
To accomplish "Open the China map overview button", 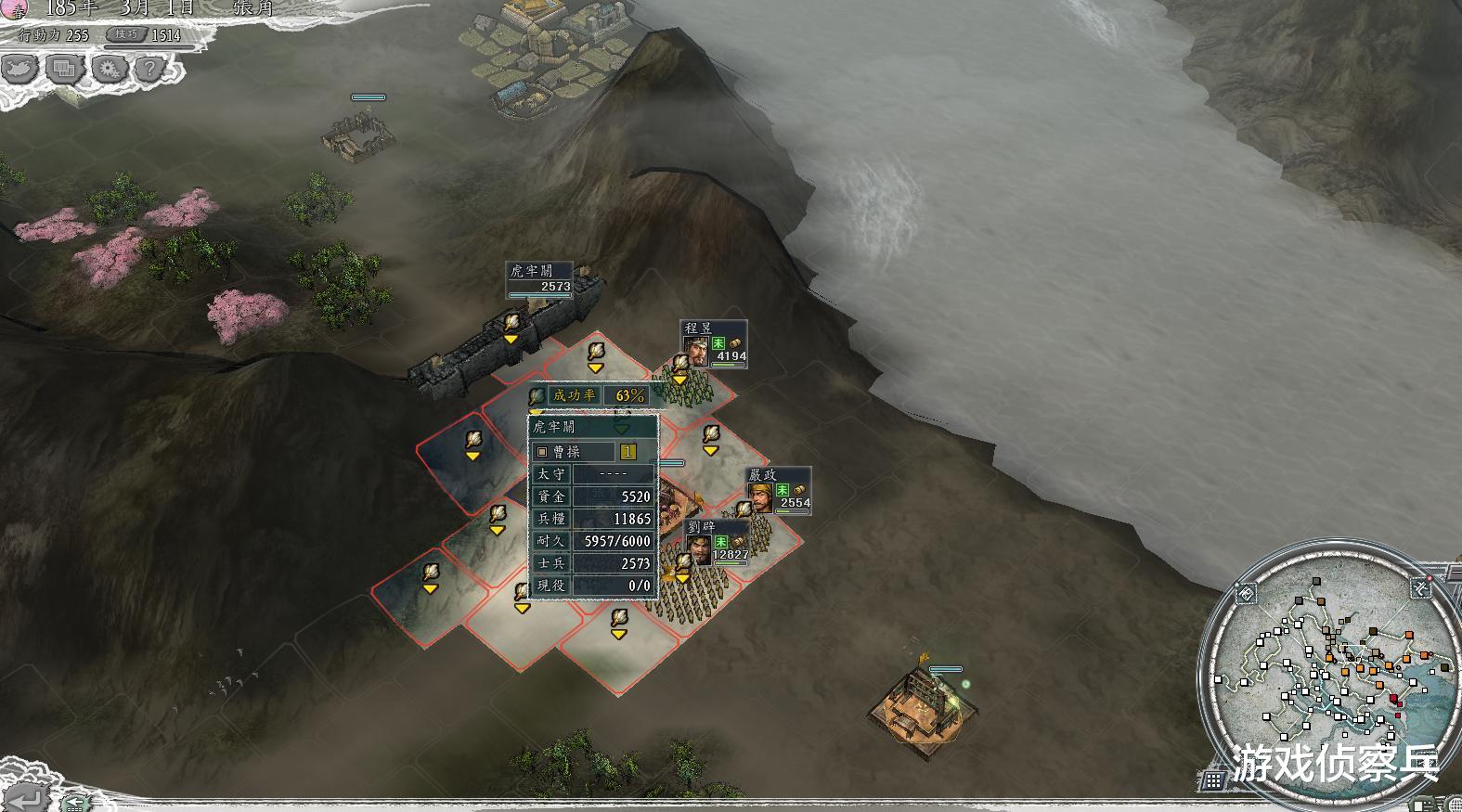I will point(20,68).
